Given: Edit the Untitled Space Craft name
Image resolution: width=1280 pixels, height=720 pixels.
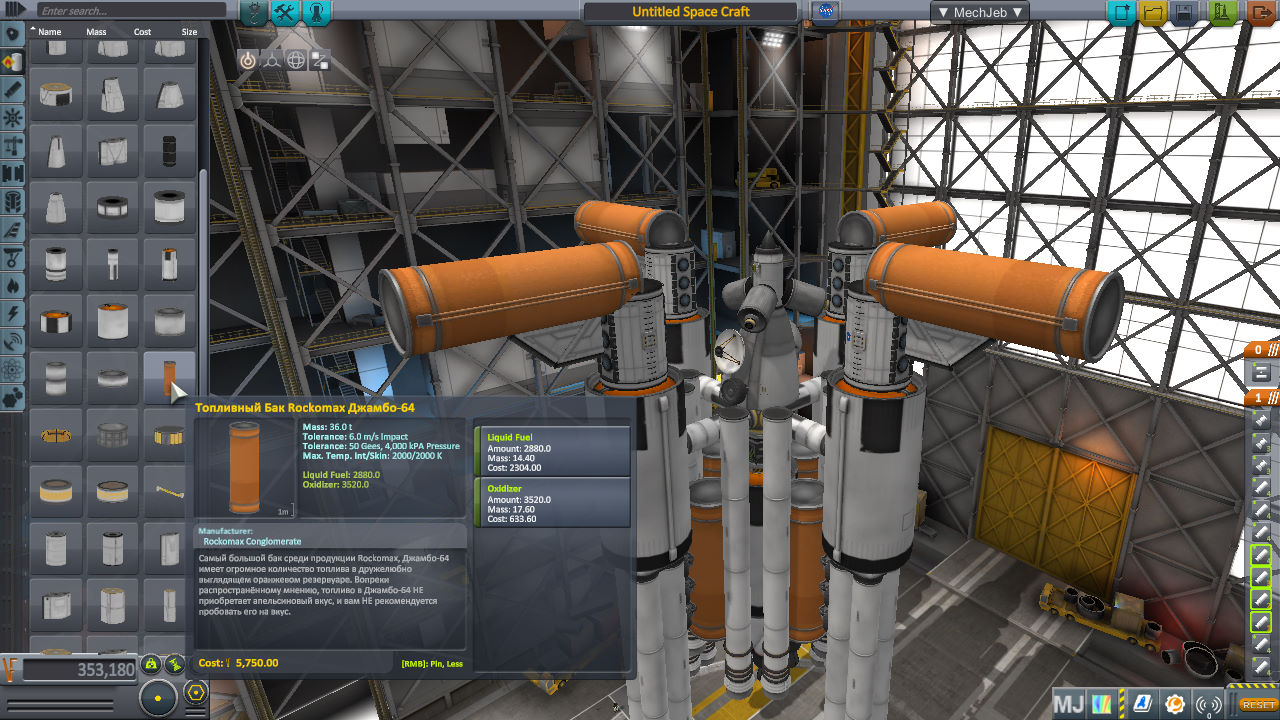Looking at the screenshot, I should click(690, 12).
